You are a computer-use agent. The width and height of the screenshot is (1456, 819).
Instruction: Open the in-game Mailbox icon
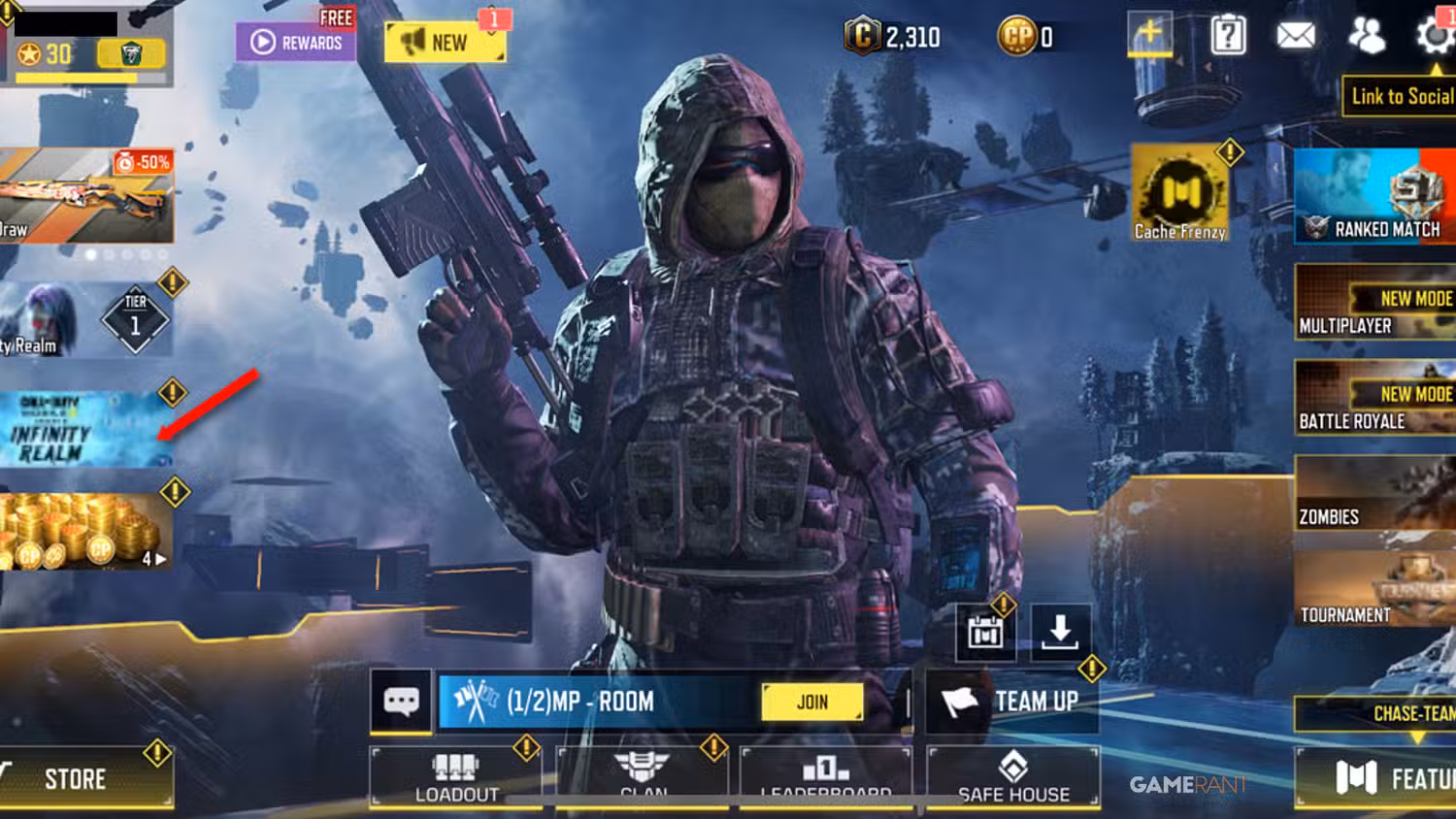pos(1298,36)
